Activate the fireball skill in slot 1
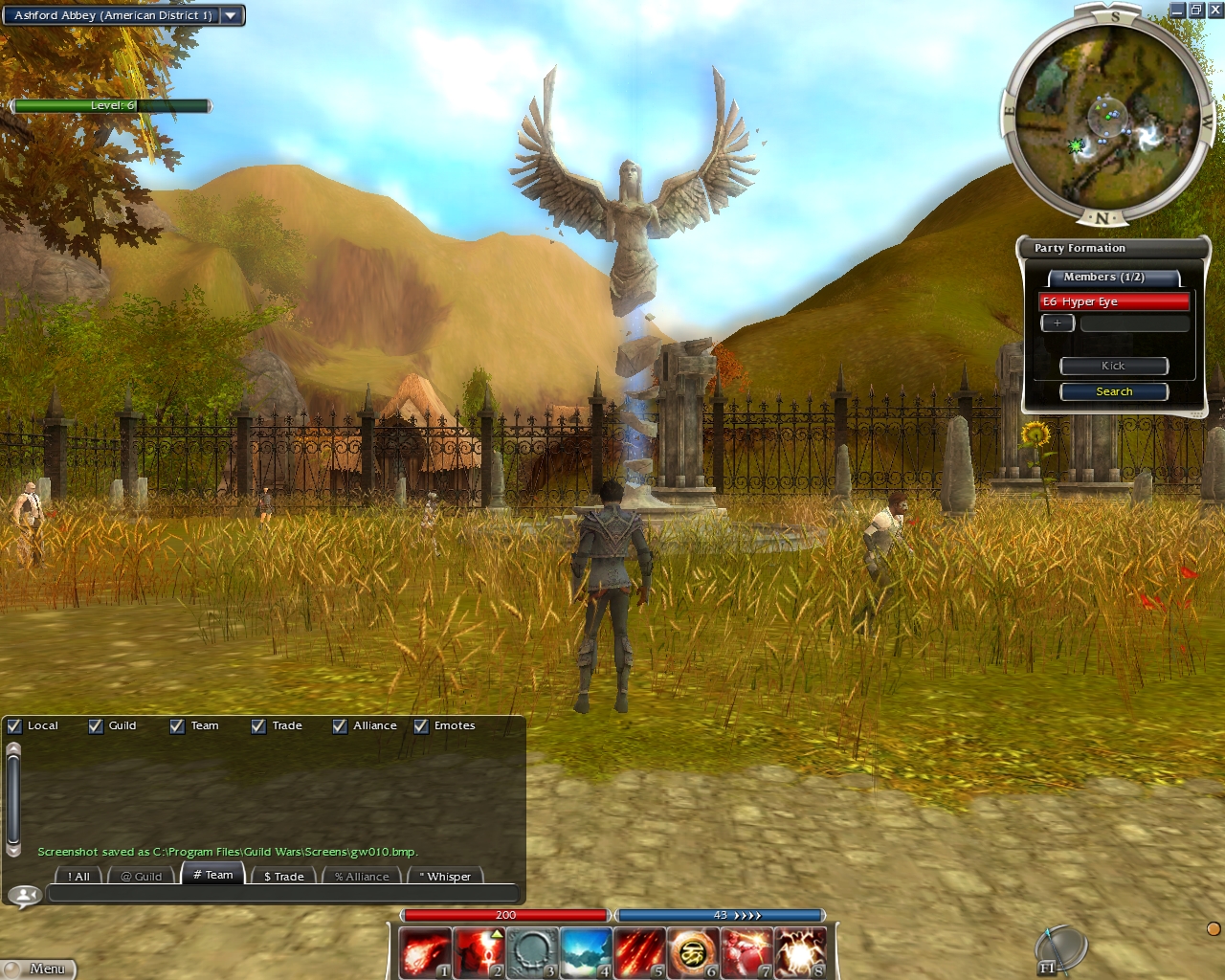 [425, 952]
